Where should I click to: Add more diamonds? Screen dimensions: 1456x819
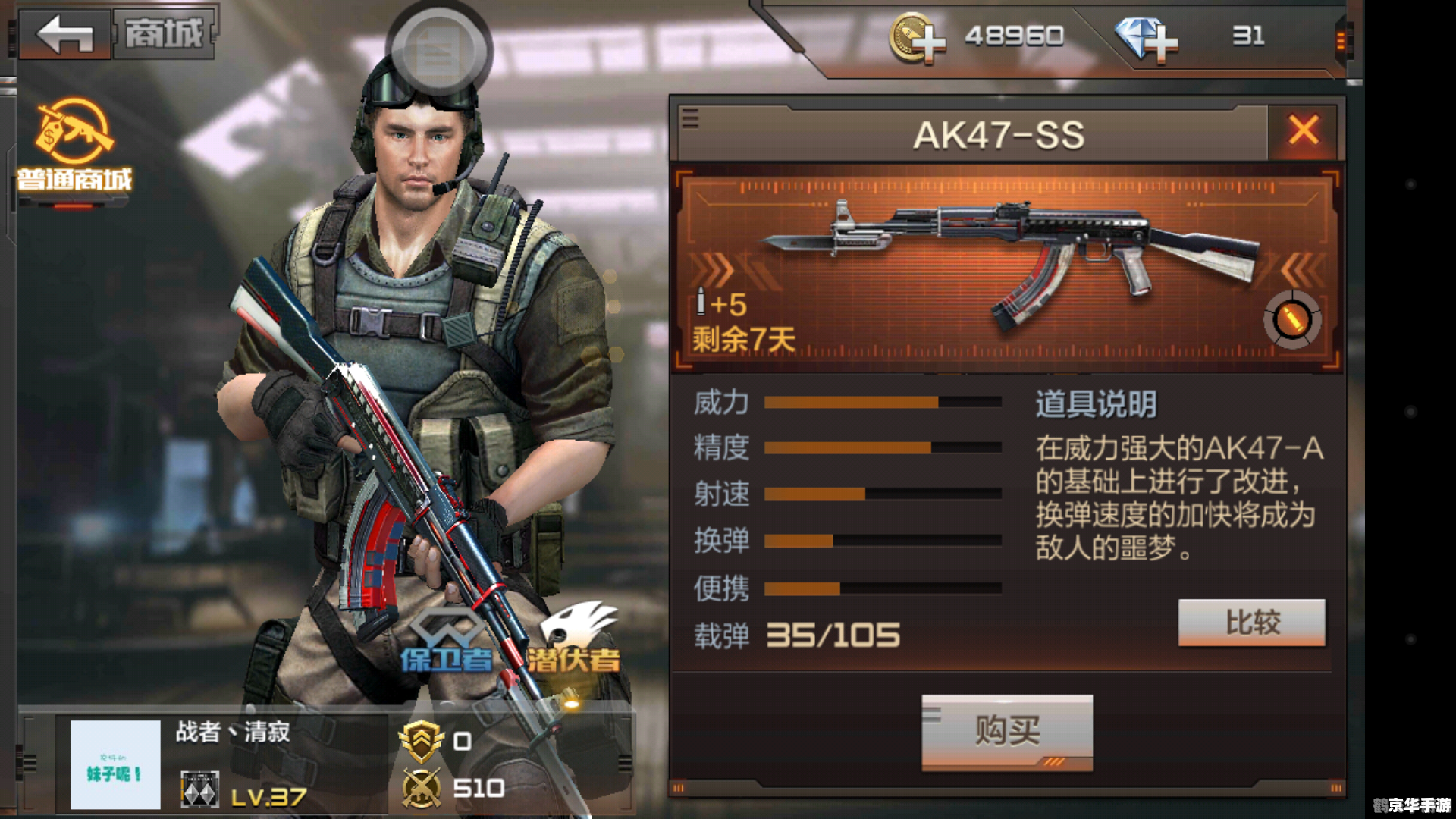(x=1146, y=38)
